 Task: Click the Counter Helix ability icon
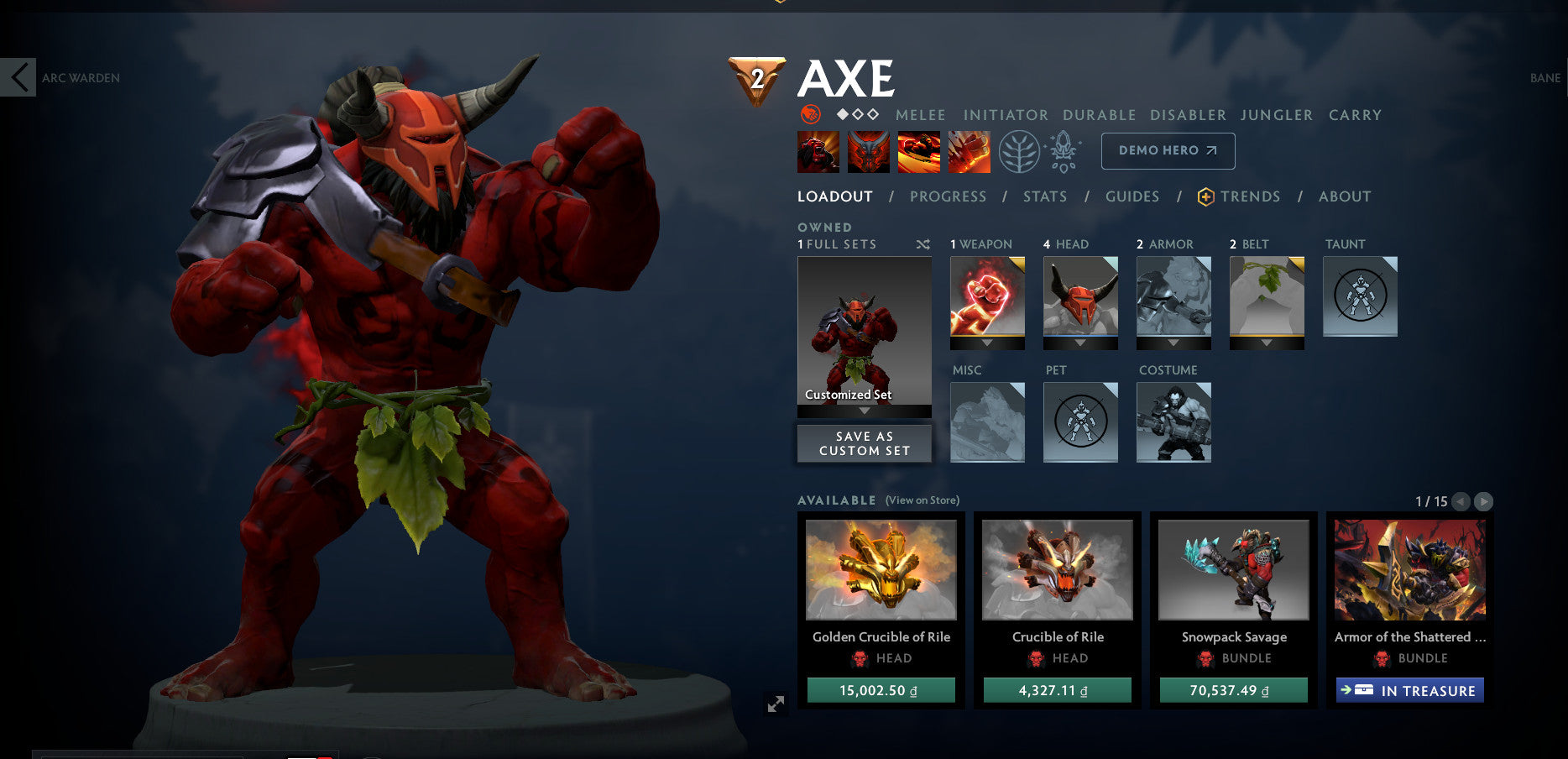(x=919, y=151)
